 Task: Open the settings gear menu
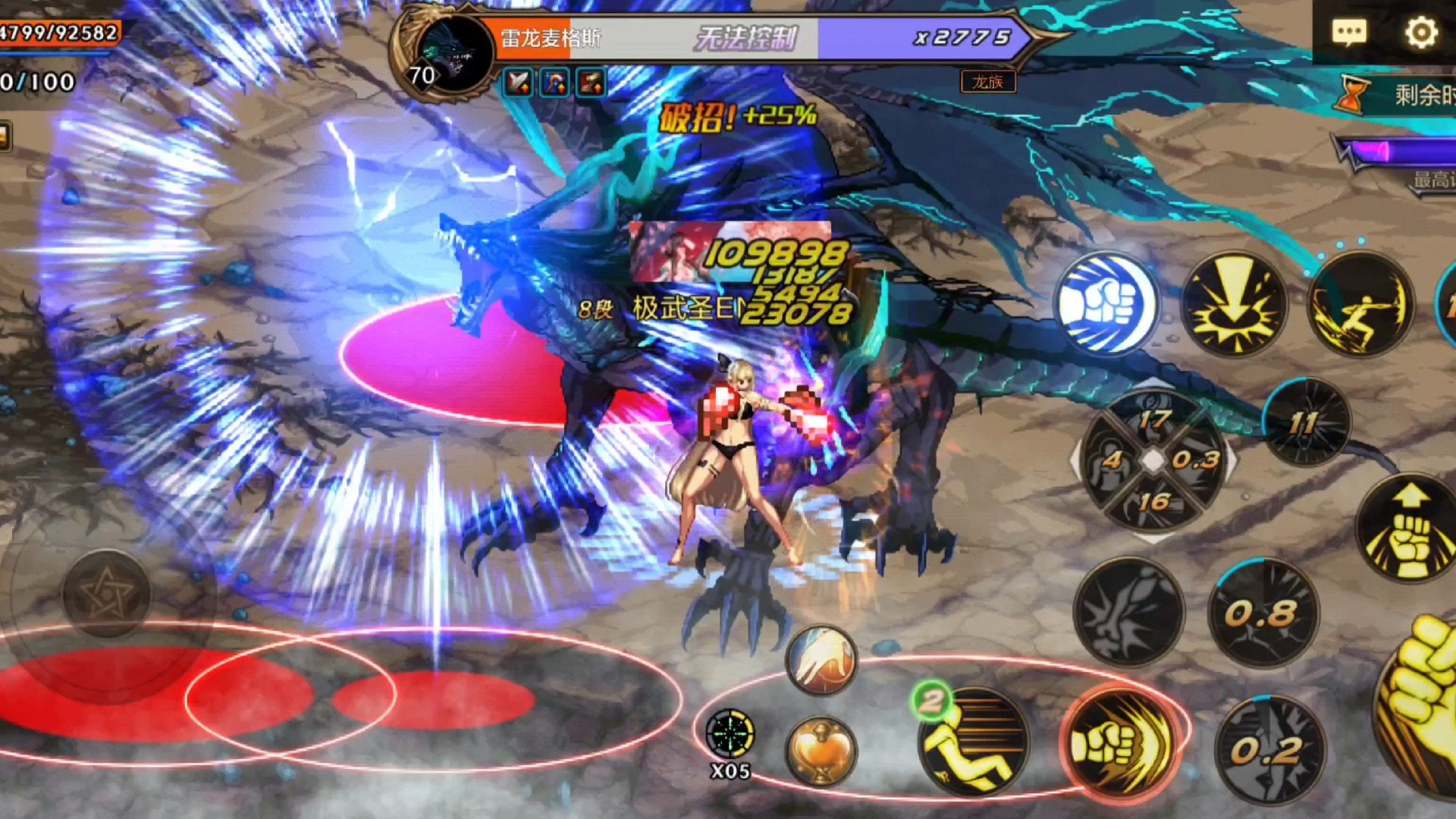[x=1420, y=32]
